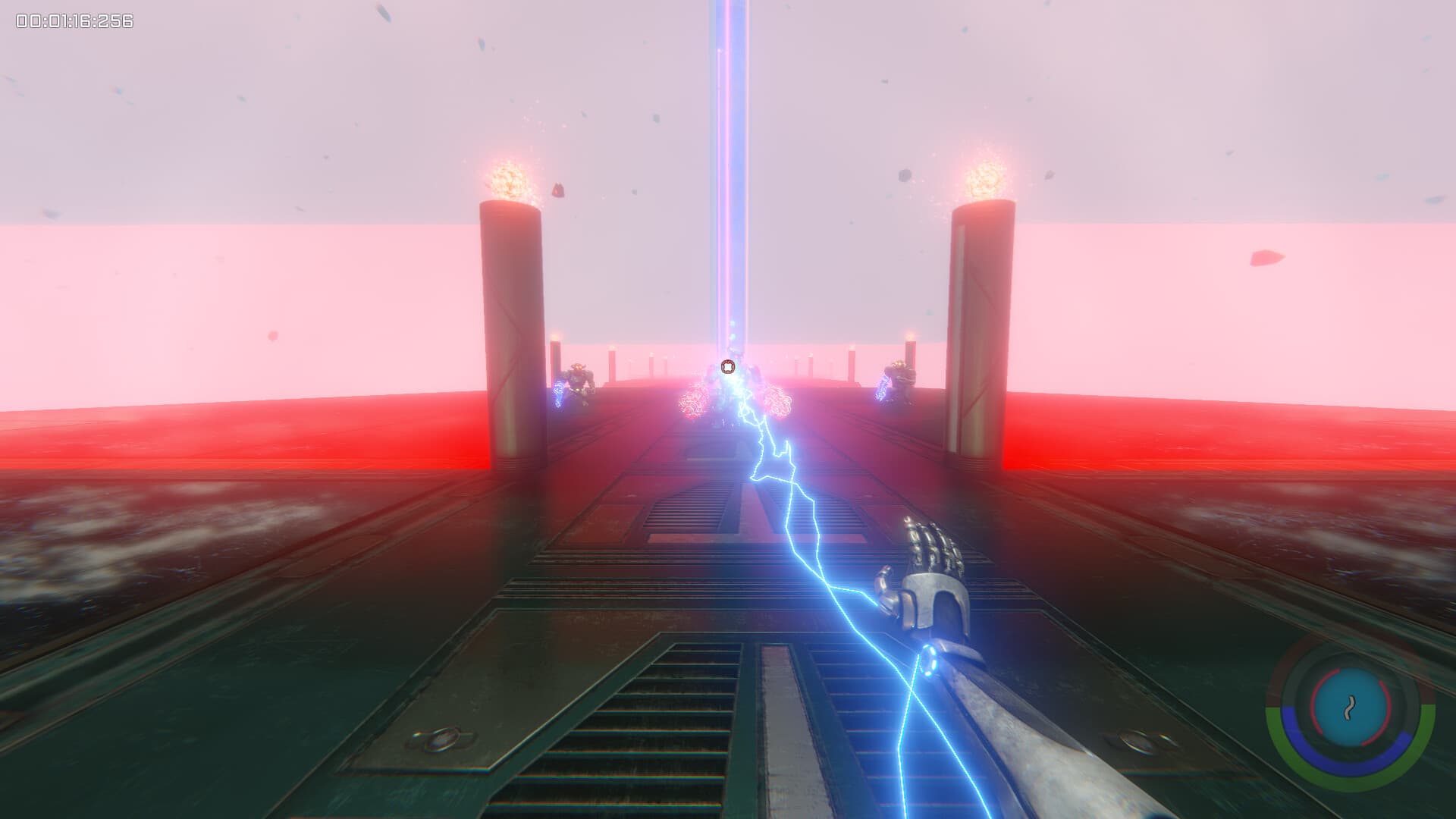Click the blue energy arc in the HUD

coord(1348,766)
